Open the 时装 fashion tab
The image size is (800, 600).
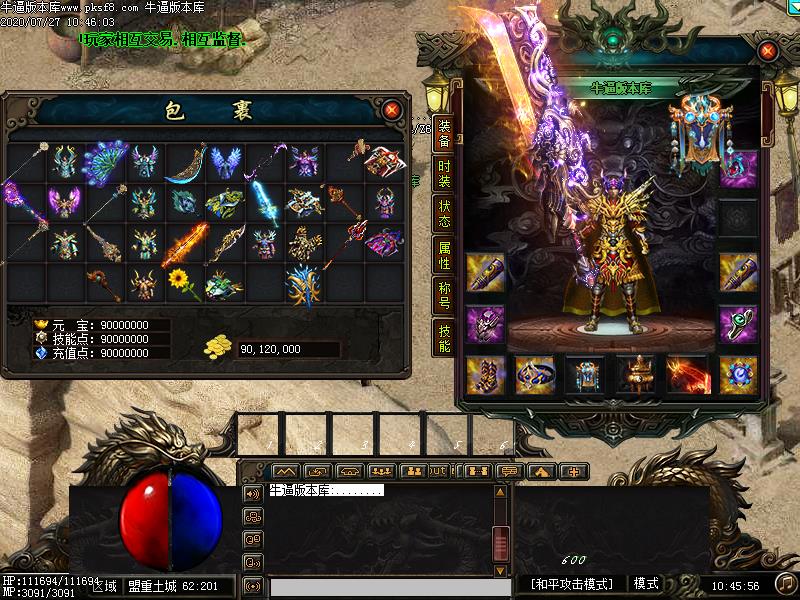click(444, 176)
